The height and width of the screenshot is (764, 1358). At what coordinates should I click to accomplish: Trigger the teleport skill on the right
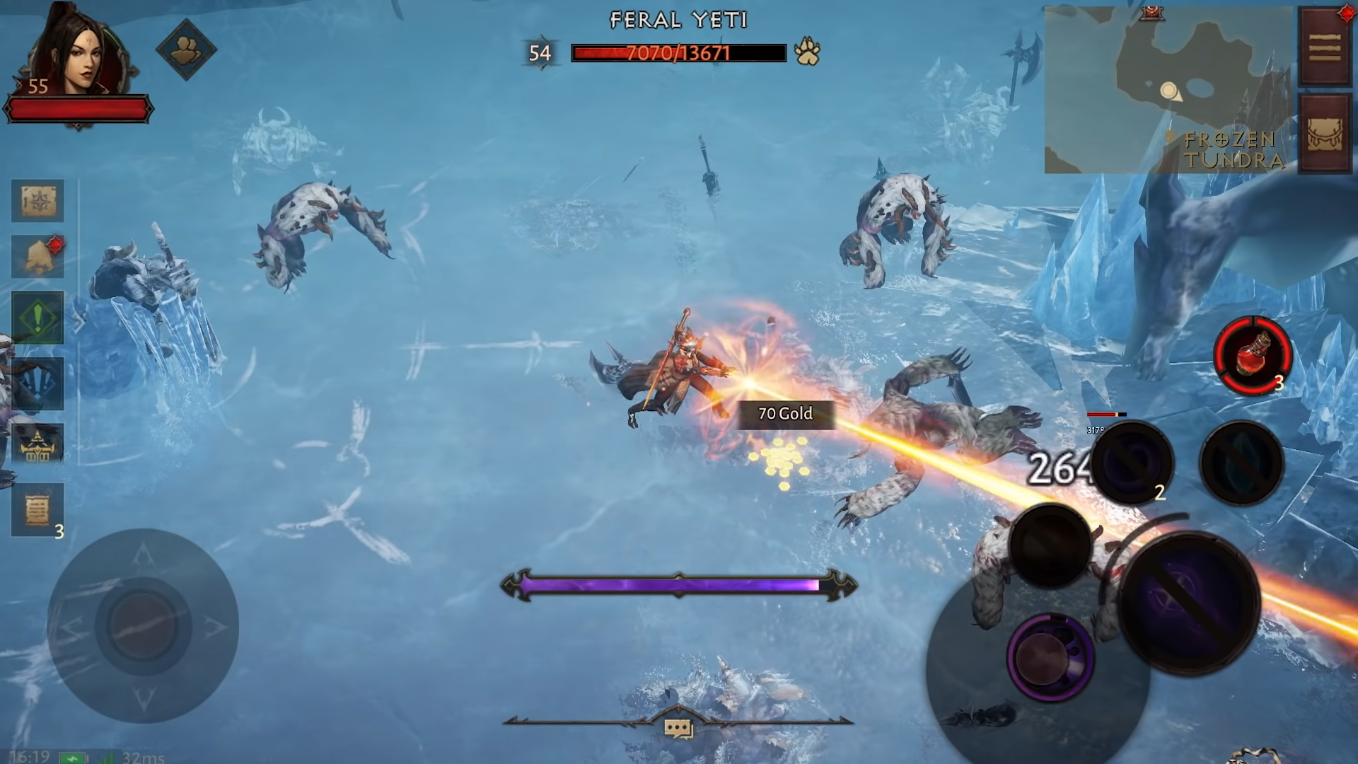click(x=1240, y=461)
